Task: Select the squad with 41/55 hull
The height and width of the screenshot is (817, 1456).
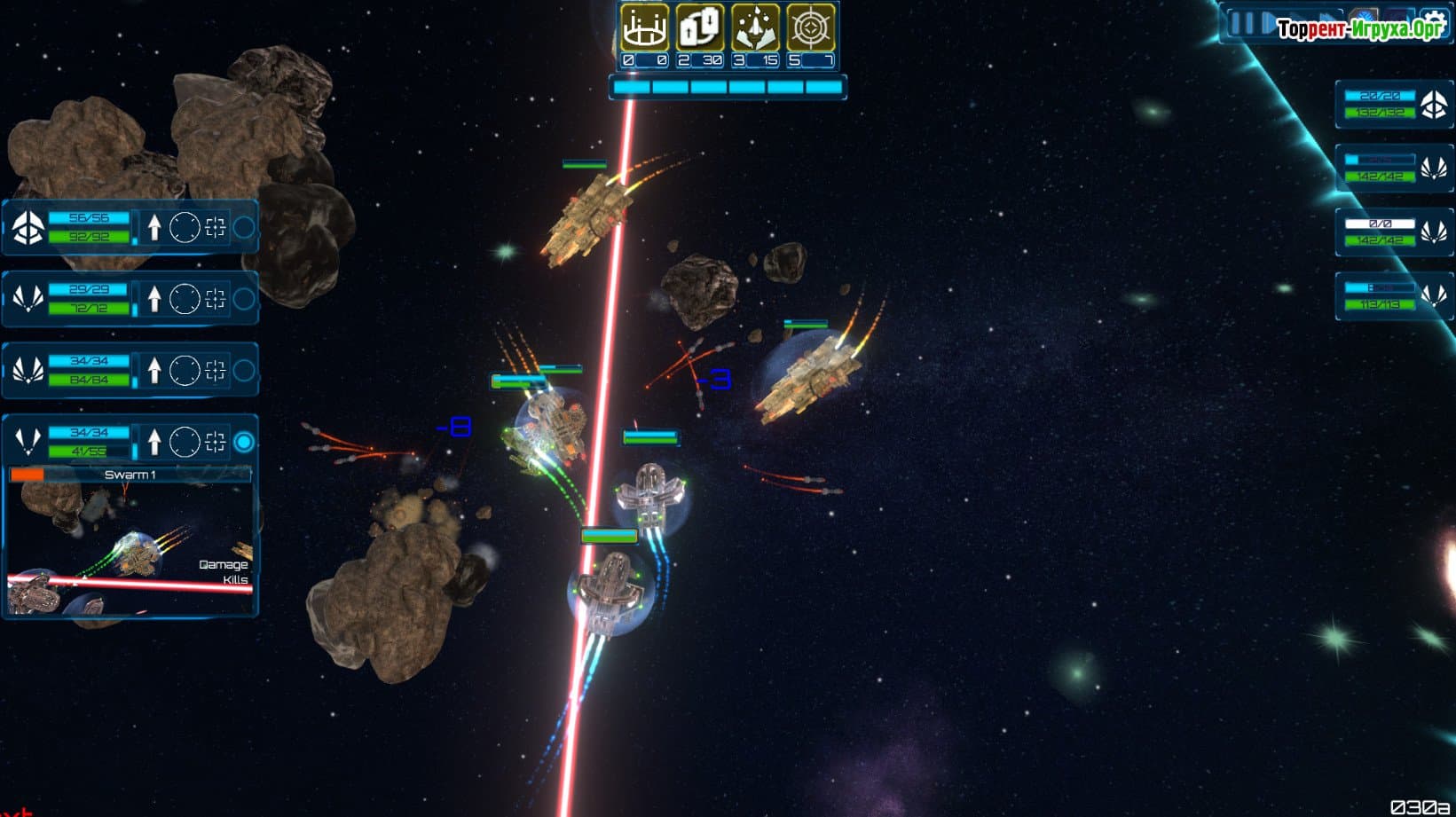Action: click(x=71, y=442)
